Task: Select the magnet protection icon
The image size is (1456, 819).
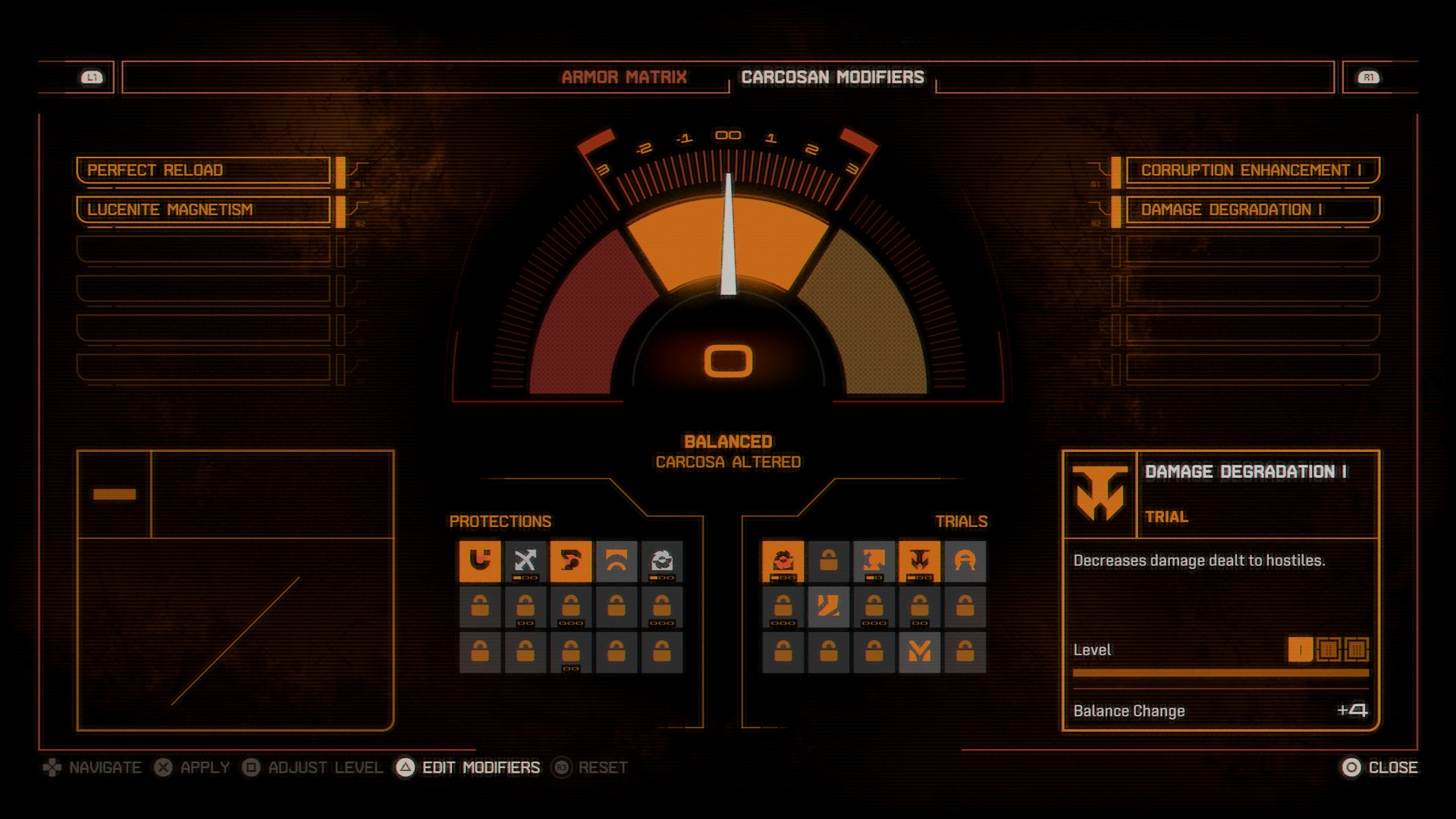Action: [x=479, y=561]
